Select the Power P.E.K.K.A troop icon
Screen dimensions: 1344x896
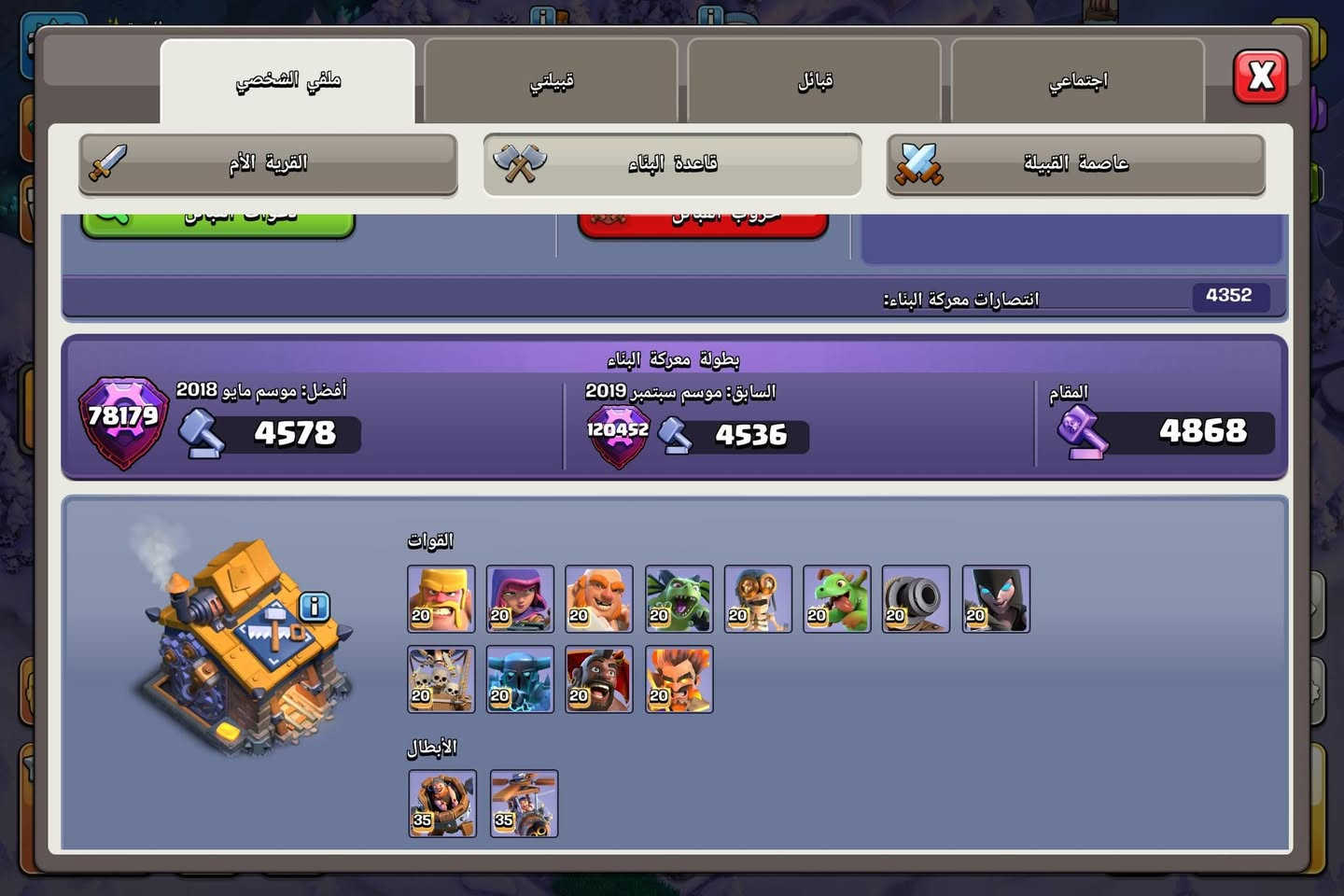pos(520,679)
